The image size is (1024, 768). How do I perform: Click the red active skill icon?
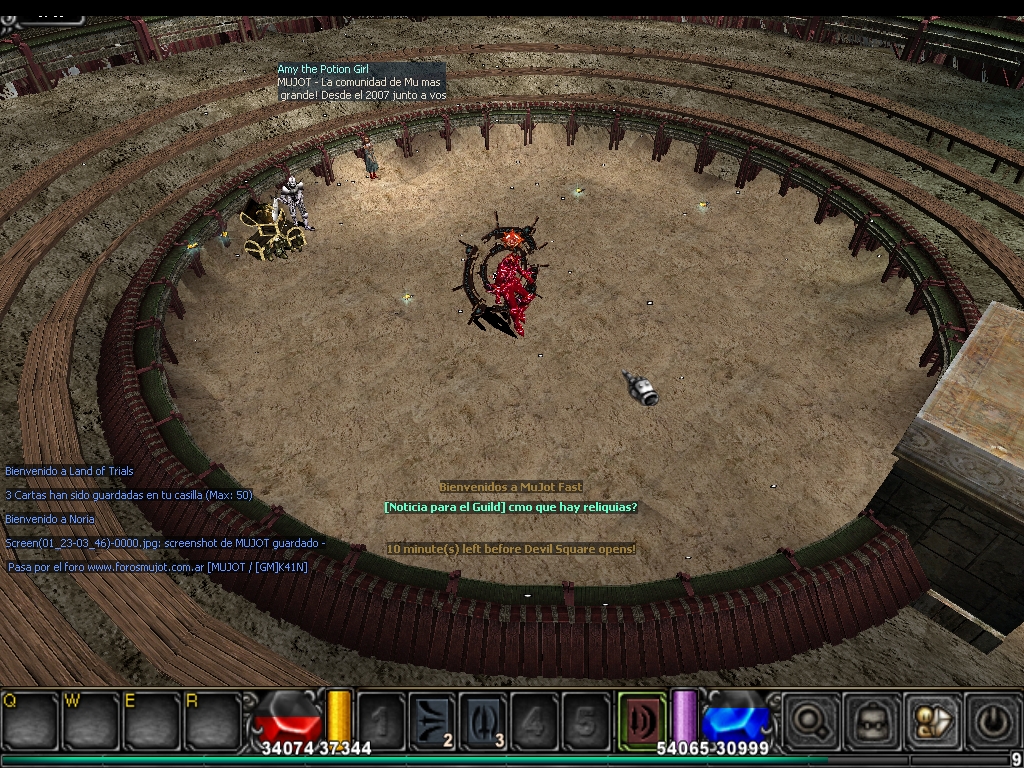coord(641,719)
